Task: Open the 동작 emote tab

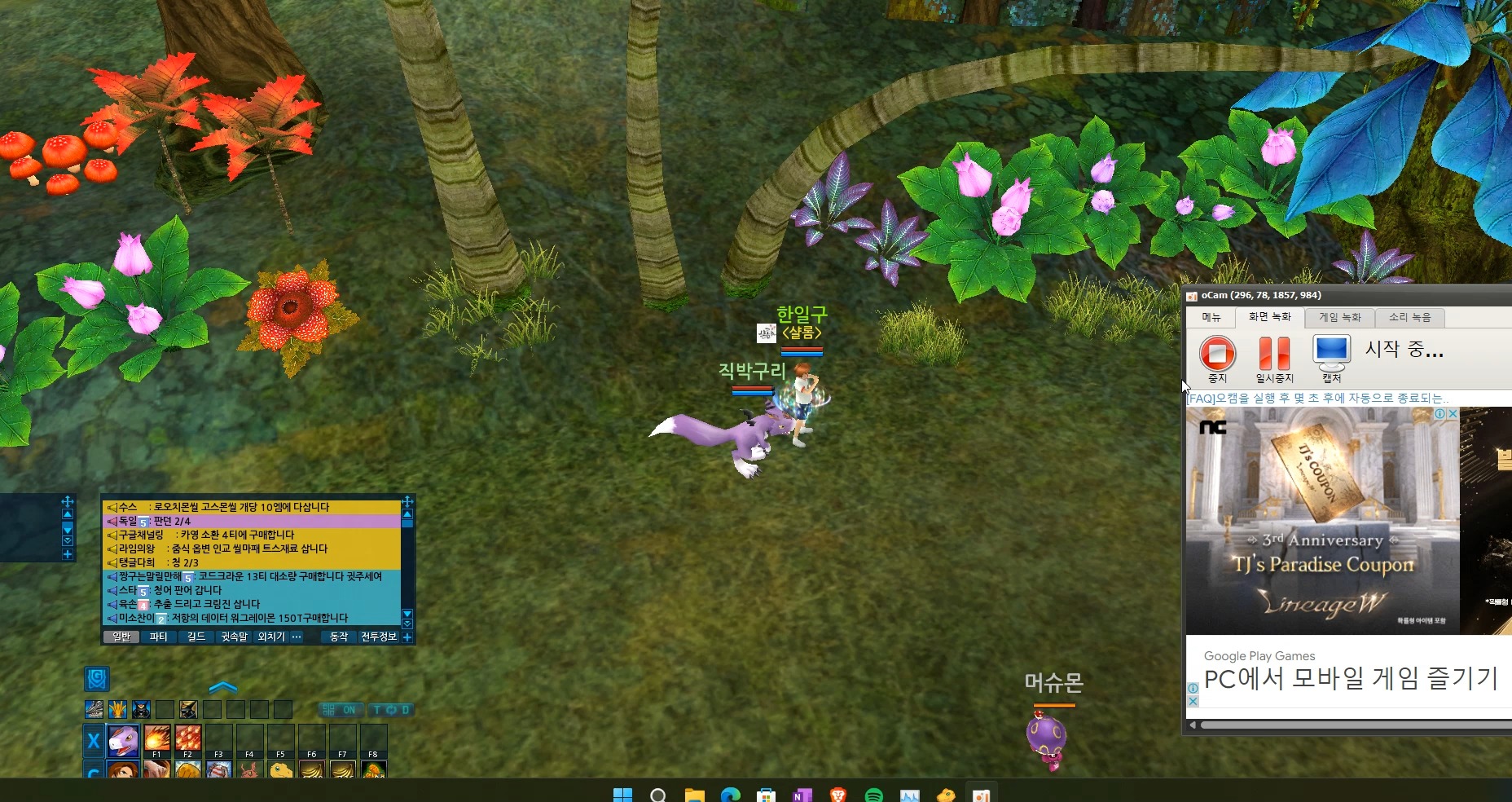Action: [x=339, y=637]
